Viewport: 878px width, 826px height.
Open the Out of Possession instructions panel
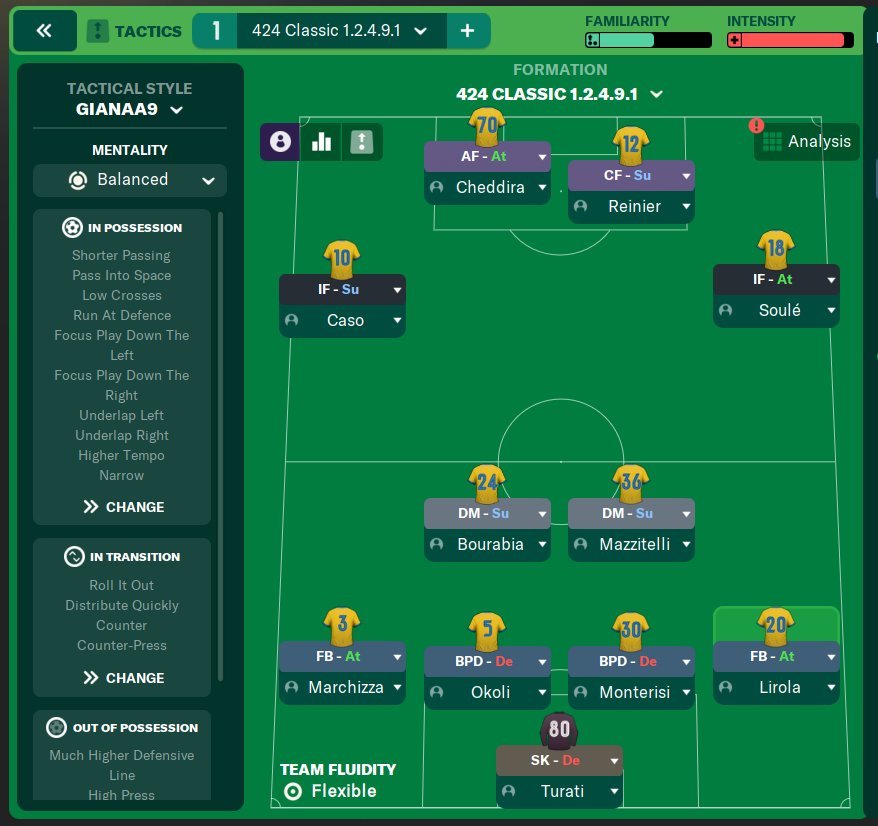122,728
